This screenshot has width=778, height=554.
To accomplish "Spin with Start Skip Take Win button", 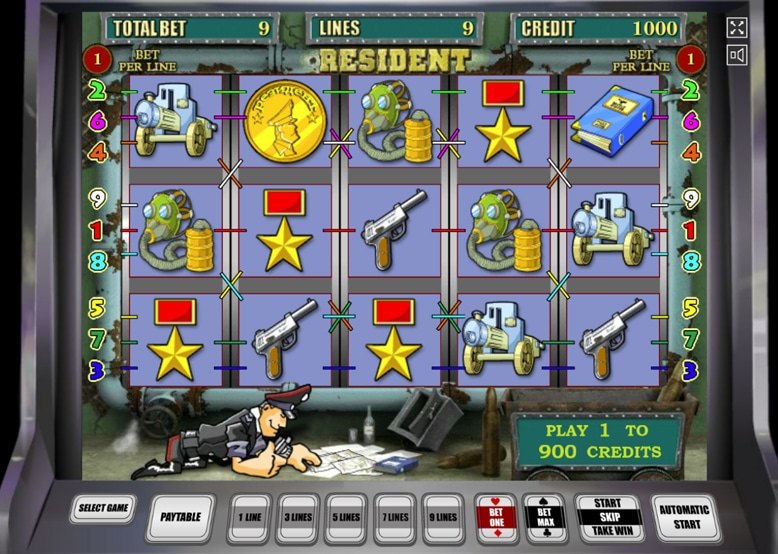I will coord(607,516).
